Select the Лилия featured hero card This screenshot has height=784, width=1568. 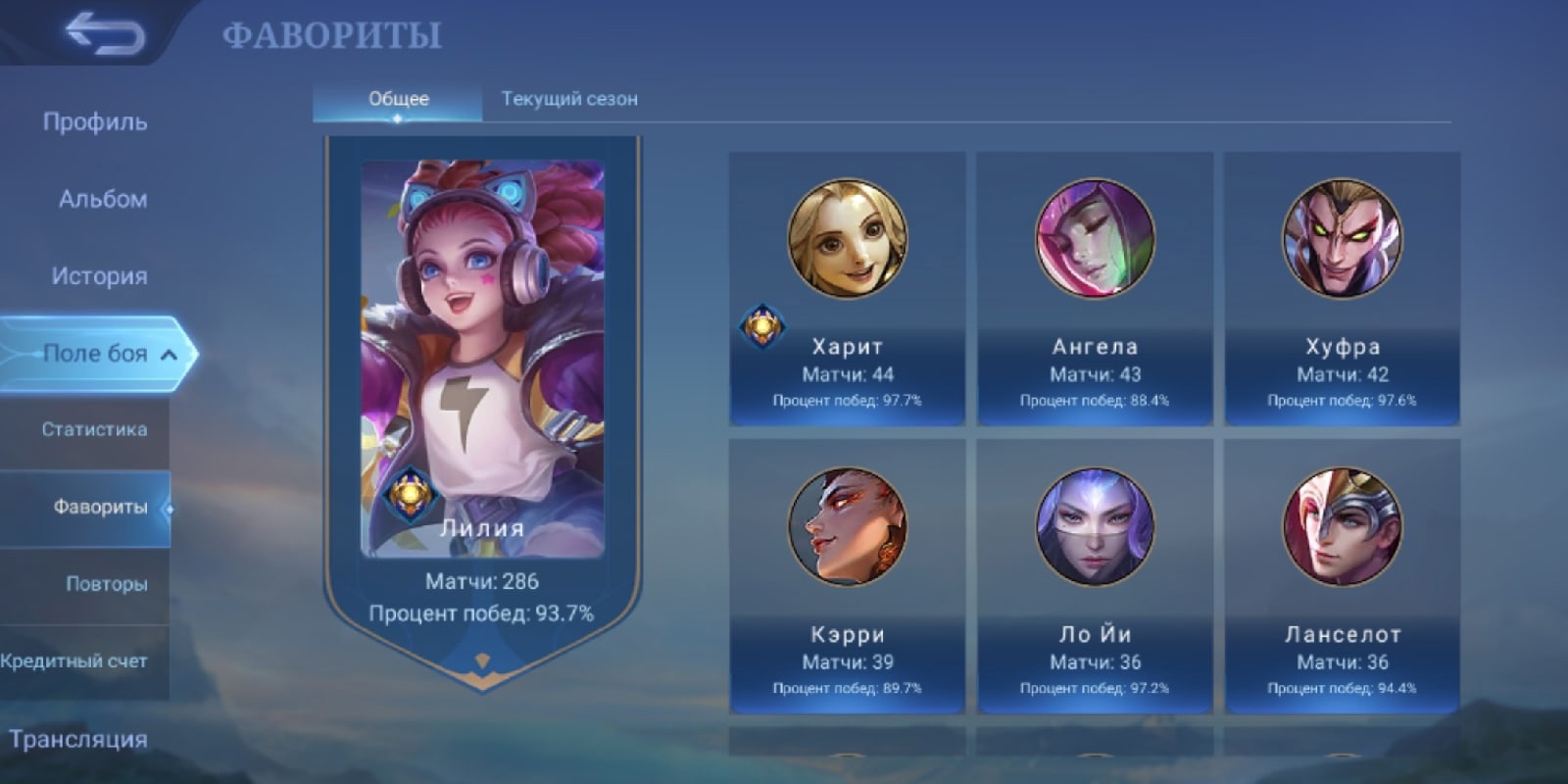(482, 392)
